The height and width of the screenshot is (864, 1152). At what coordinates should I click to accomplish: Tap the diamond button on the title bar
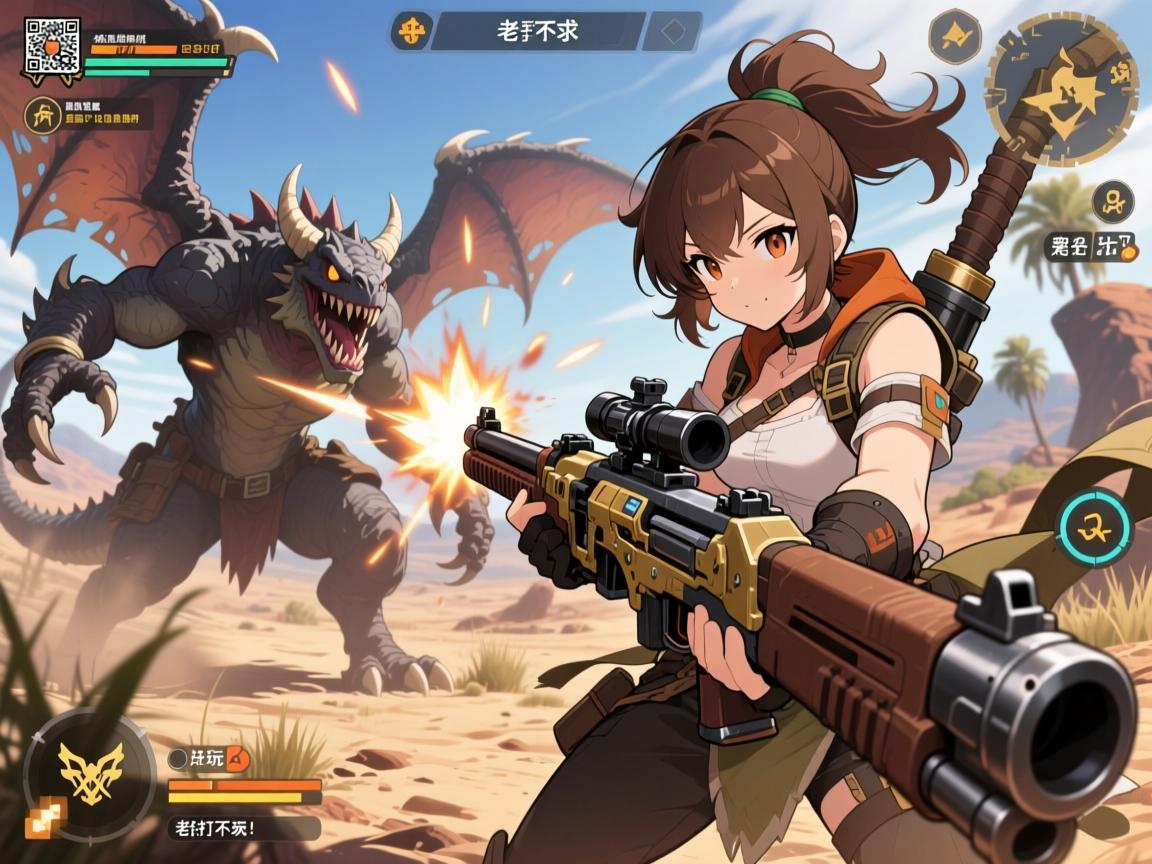670,31
